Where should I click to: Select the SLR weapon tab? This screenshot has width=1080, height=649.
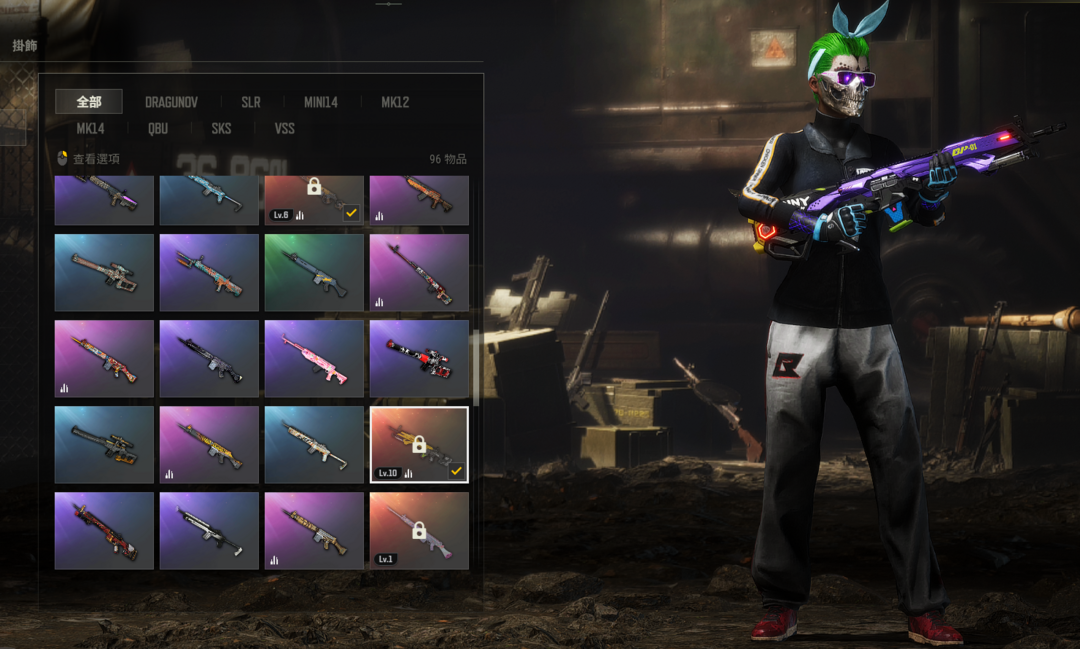[x=250, y=102]
